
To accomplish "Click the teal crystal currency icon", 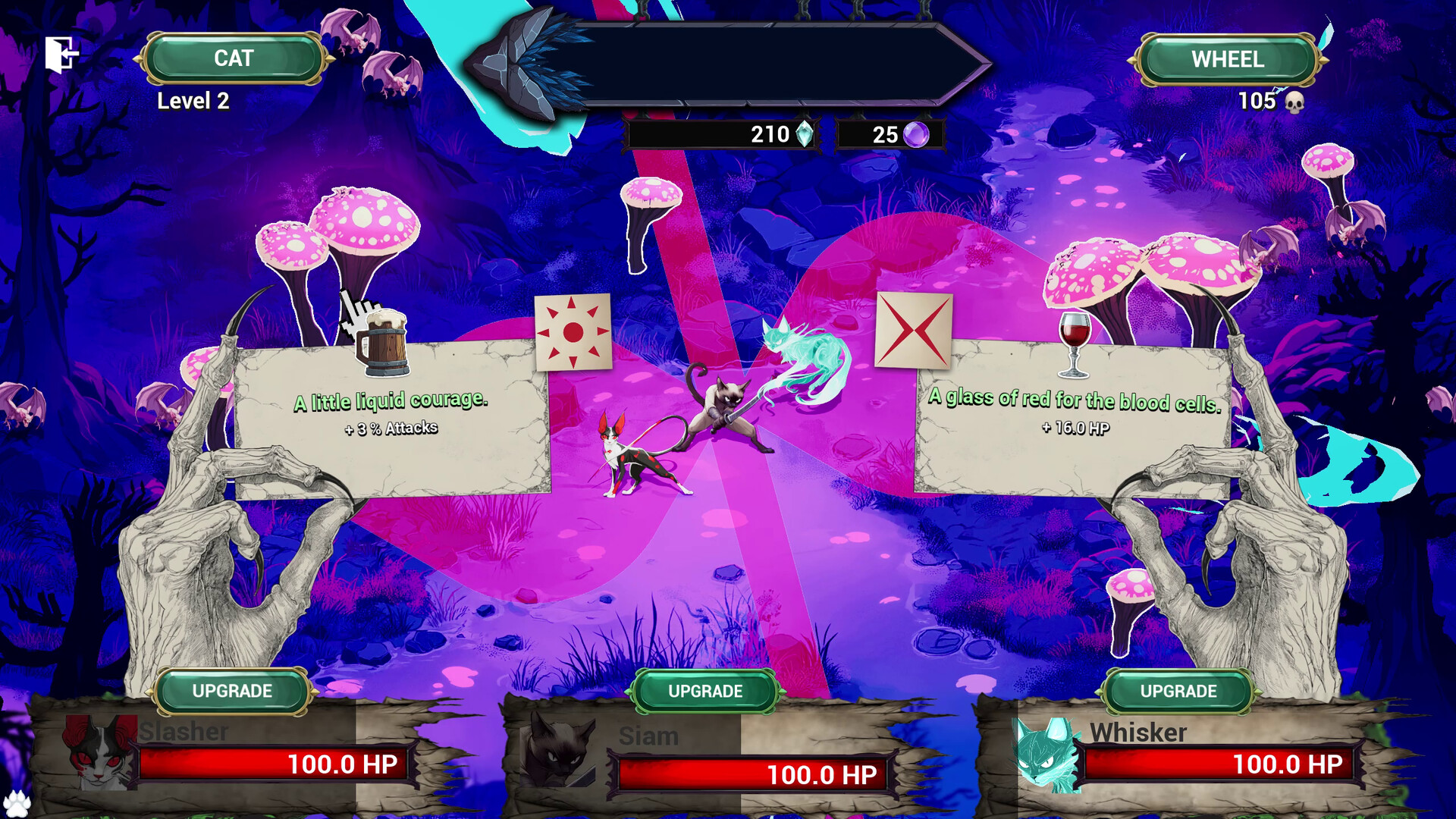I will (x=805, y=134).
